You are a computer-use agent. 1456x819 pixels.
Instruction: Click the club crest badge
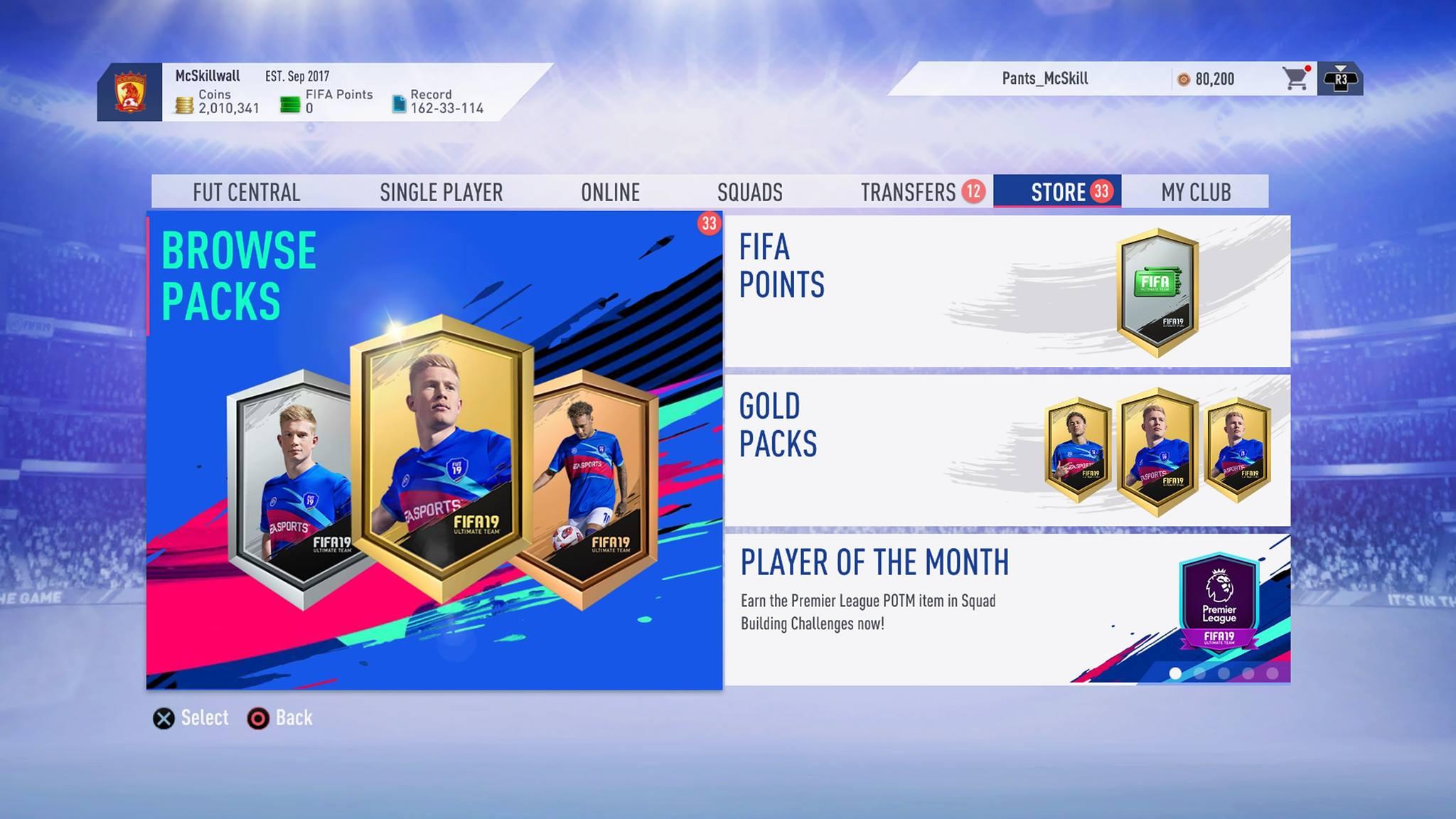(130, 92)
